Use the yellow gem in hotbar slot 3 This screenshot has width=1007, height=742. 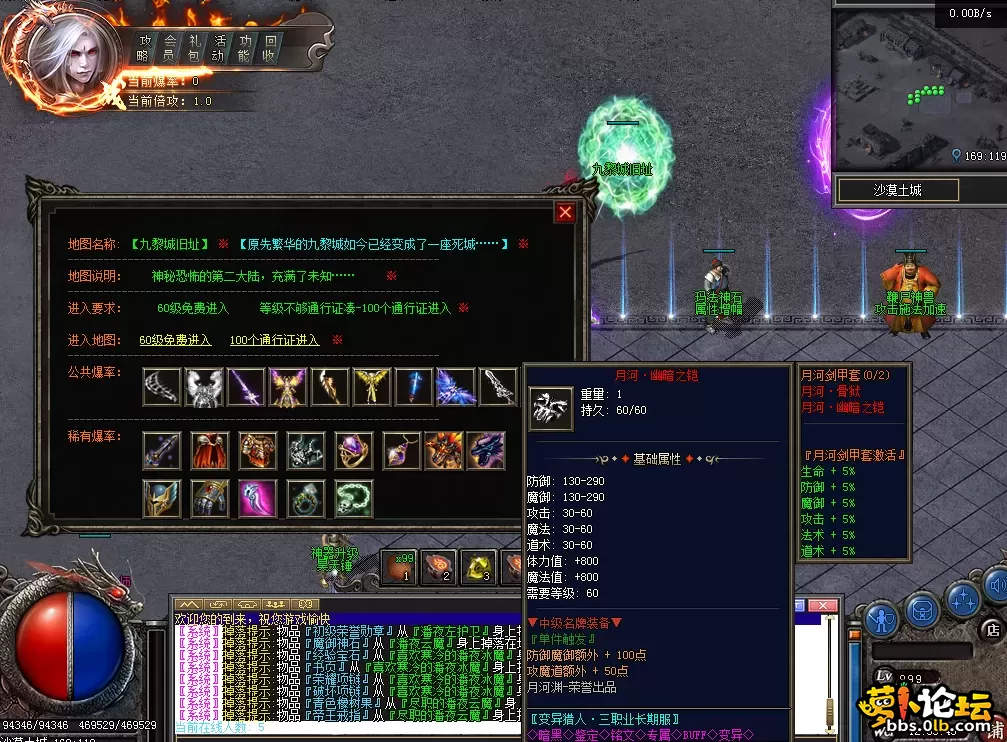[x=479, y=567]
